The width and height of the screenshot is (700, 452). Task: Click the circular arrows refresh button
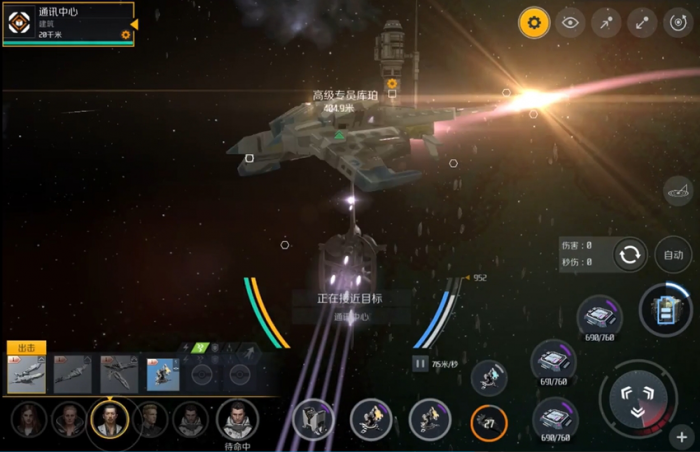[630, 254]
